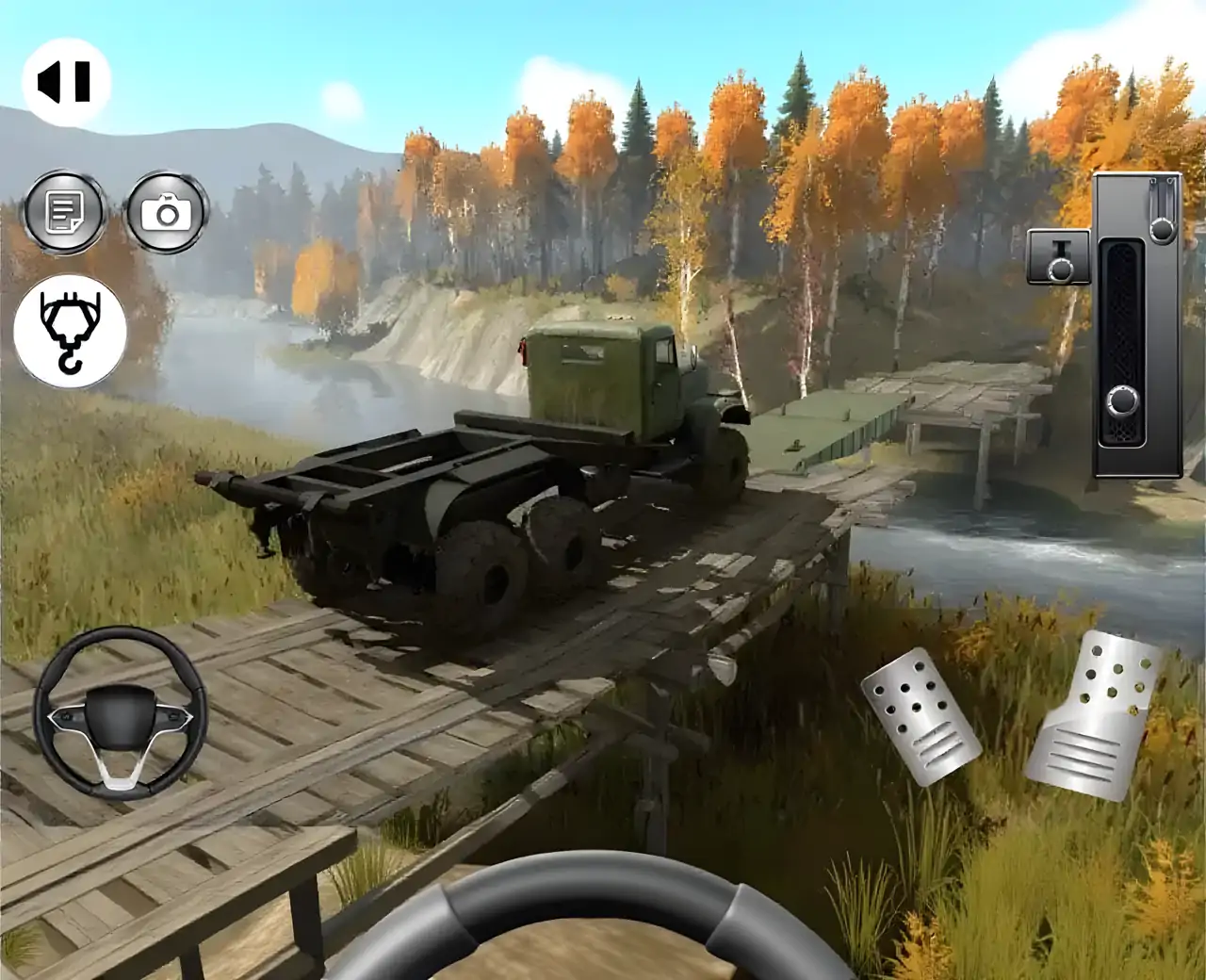Toggle the upper corner lever on gearbox panel
The height and width of the screenshot is (980, 1206).
(1163, 226)
